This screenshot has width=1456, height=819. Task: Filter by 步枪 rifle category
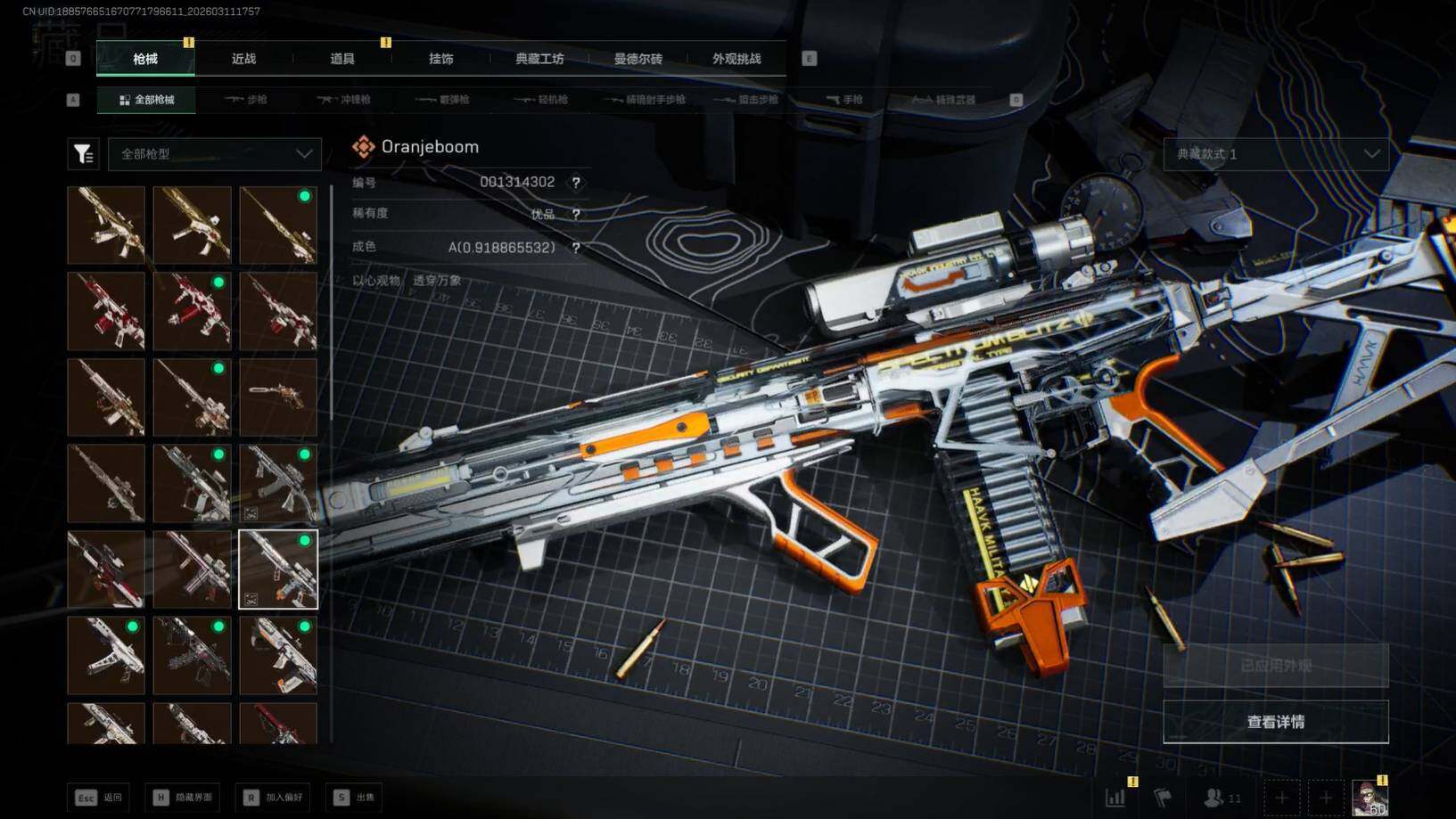click(x=247, y=100)
